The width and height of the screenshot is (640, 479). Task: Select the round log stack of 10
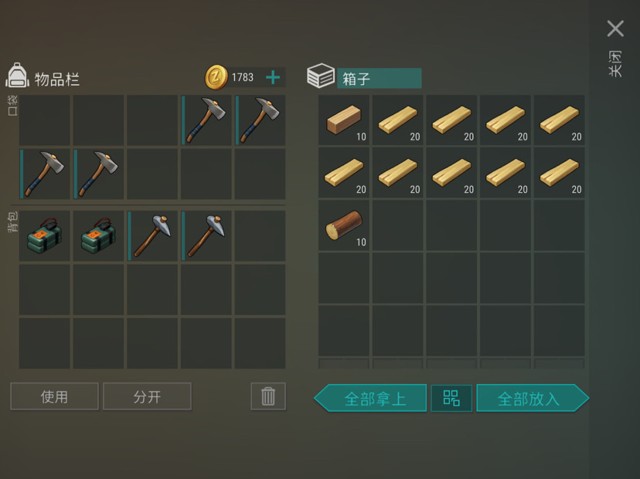(x=345, y=226)
